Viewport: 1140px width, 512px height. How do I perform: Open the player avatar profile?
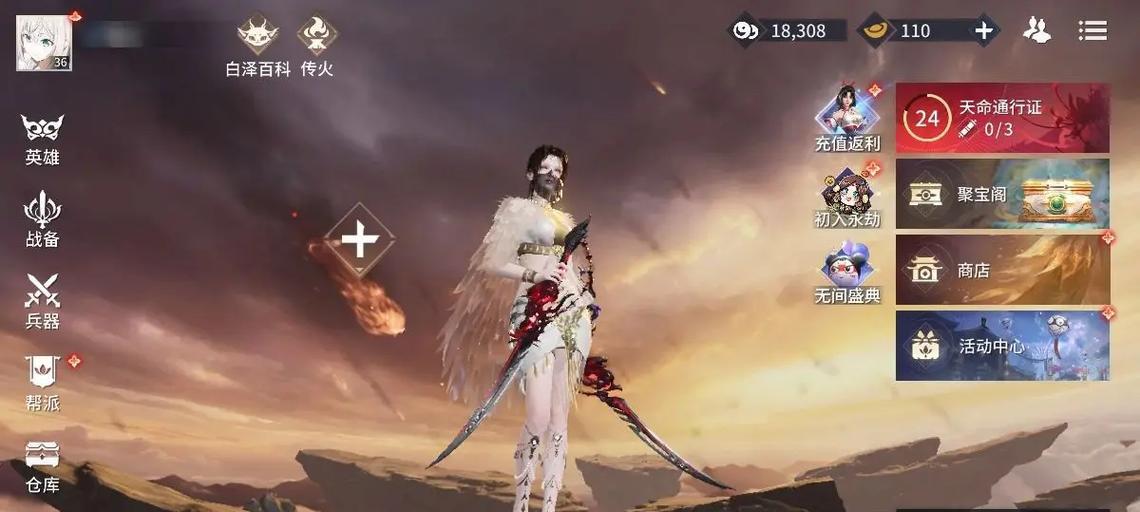pos(43,43)
